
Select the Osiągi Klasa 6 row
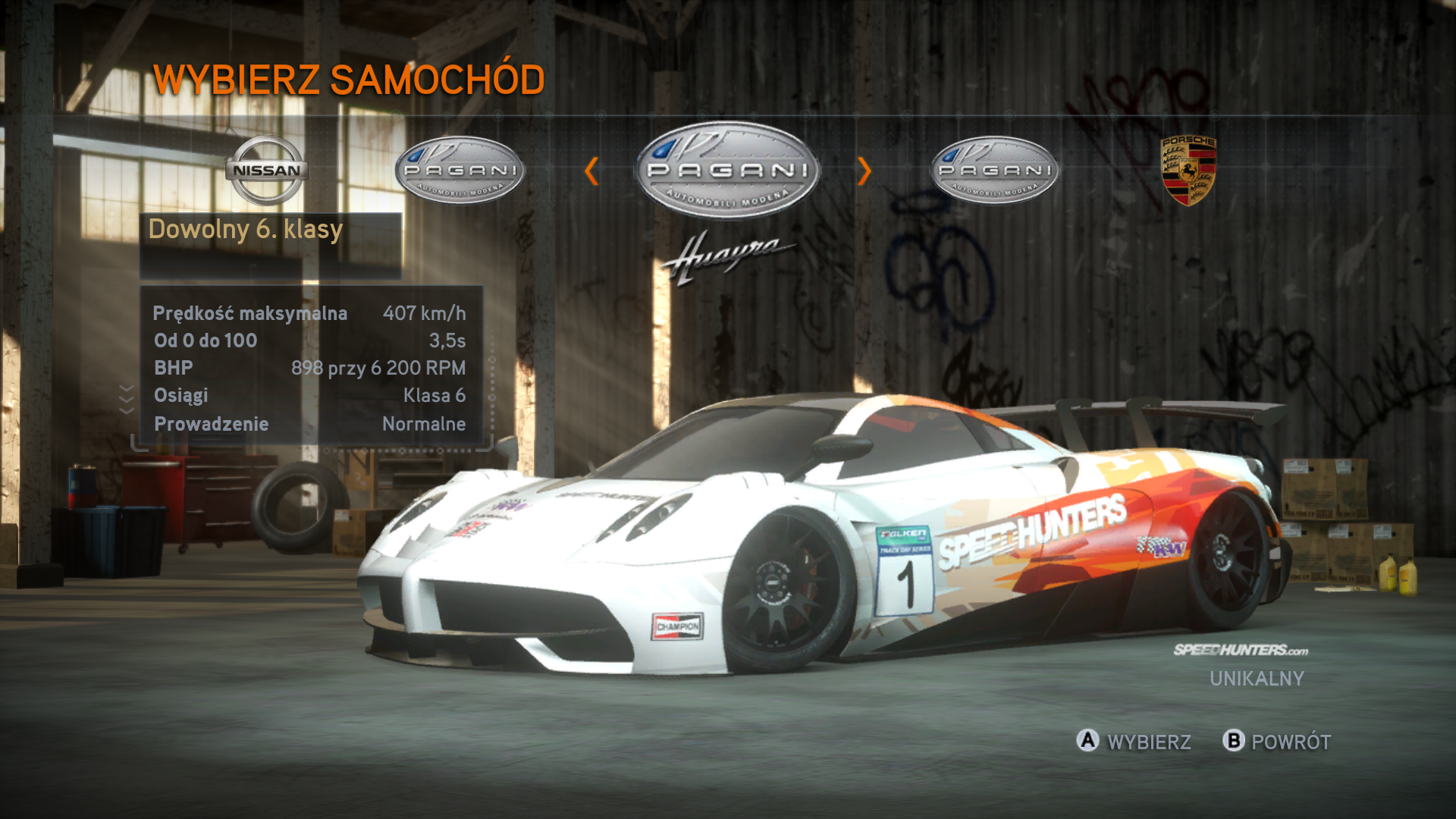coord(309,395)
